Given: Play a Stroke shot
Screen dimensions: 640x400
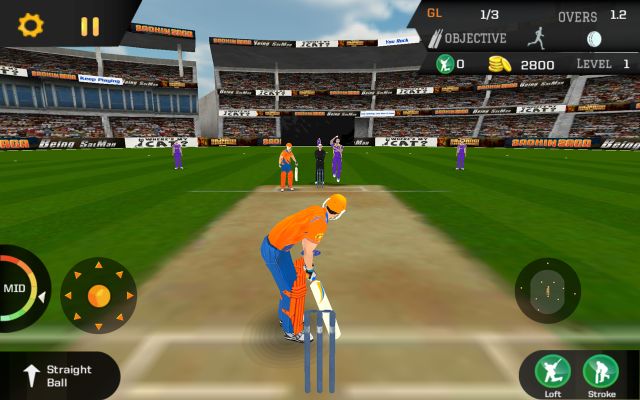Looking at the screenshot, I should pyautogui.click(x=601, y=373).
